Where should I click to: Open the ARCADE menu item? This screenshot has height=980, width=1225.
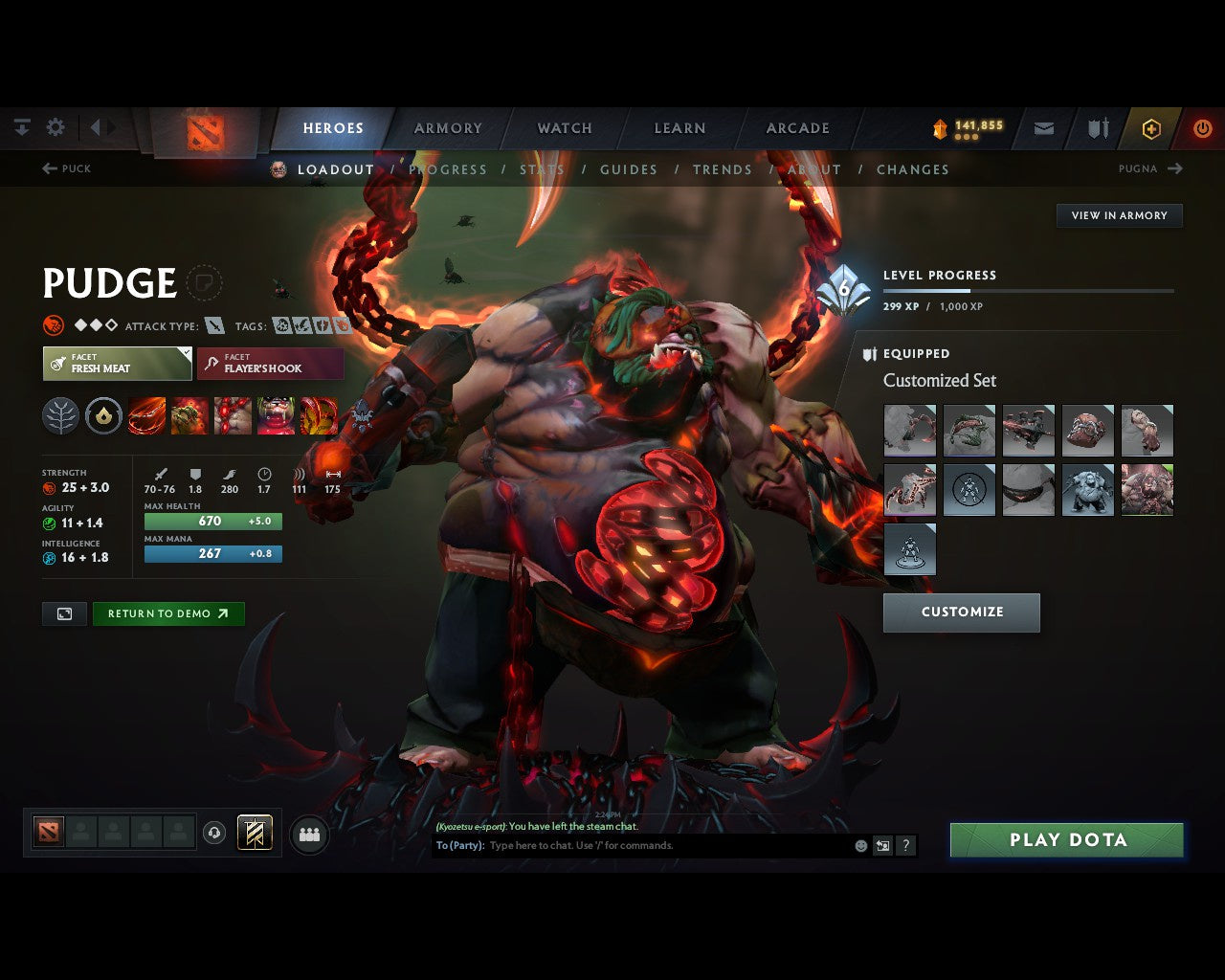[x=796, y=127]
